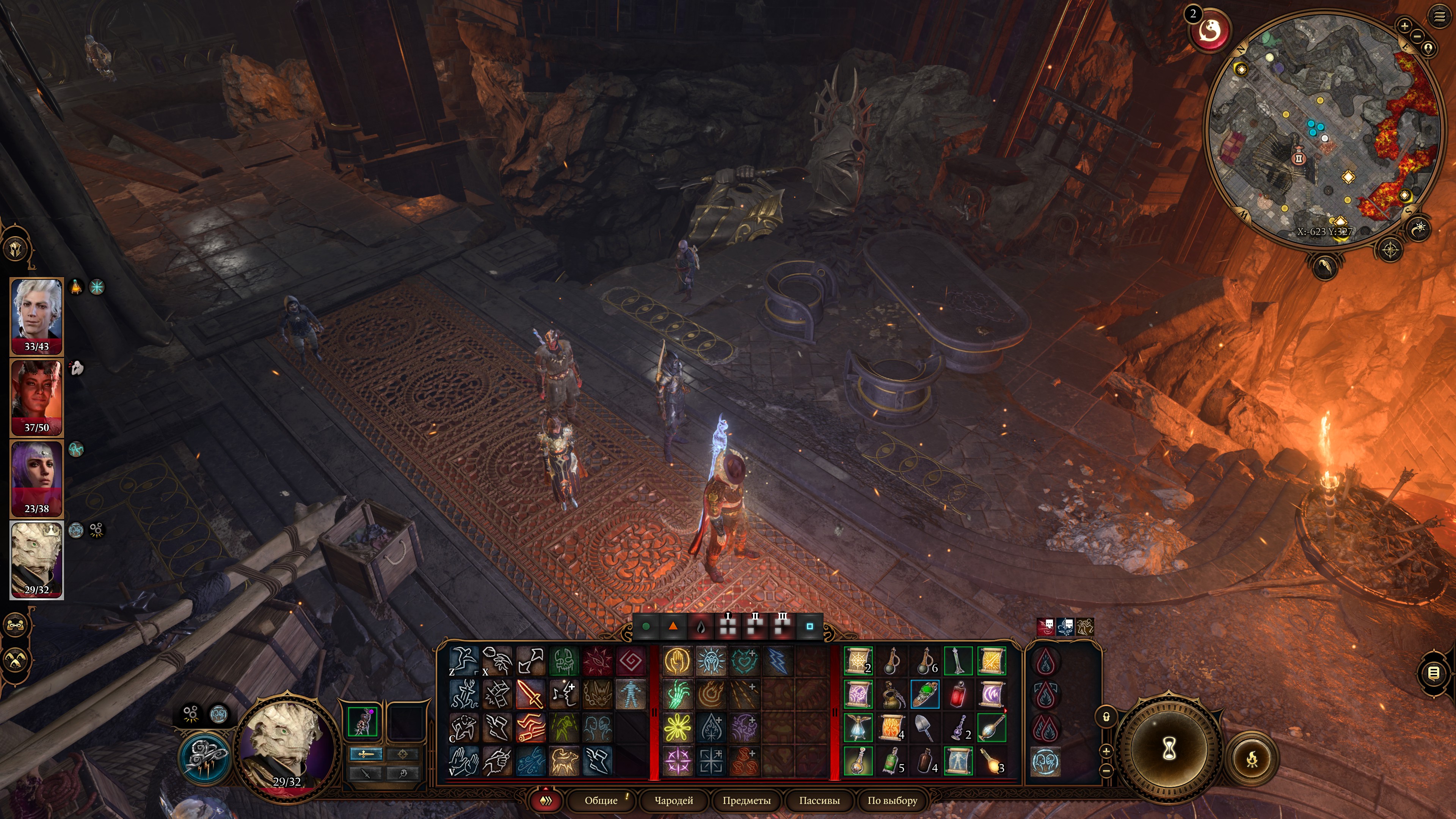Zoom out the minimap with minus button

1417,36
